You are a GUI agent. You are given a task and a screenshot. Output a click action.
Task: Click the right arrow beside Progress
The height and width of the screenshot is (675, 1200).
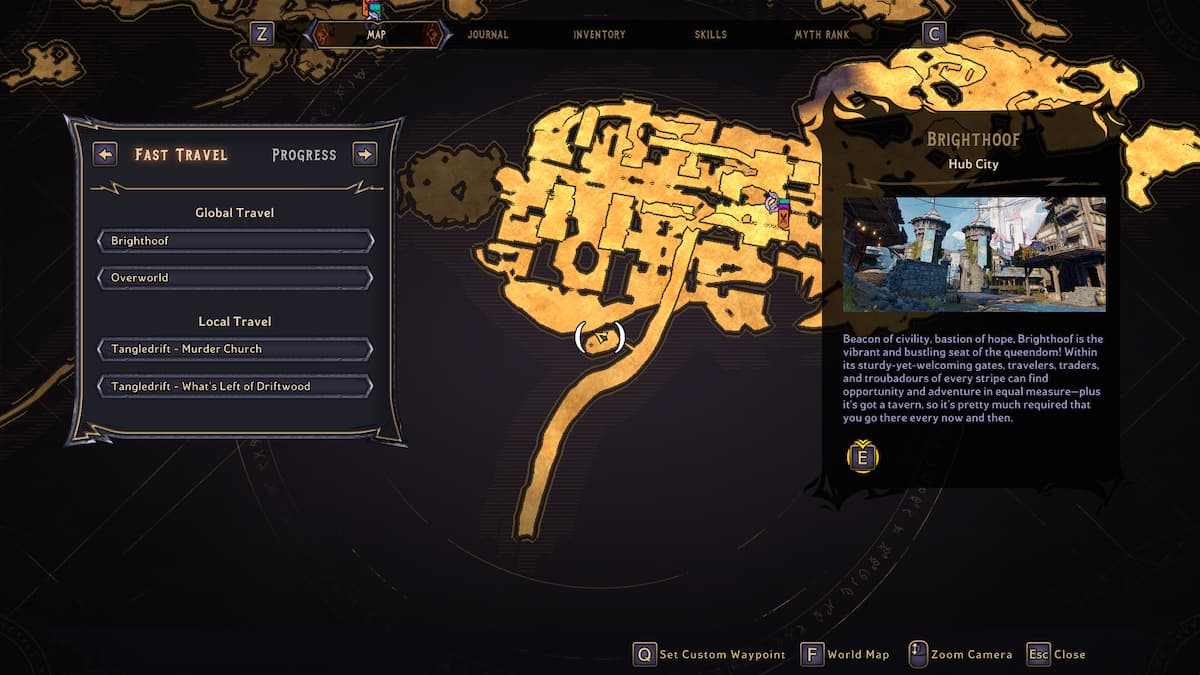click(x=365, y=154)
